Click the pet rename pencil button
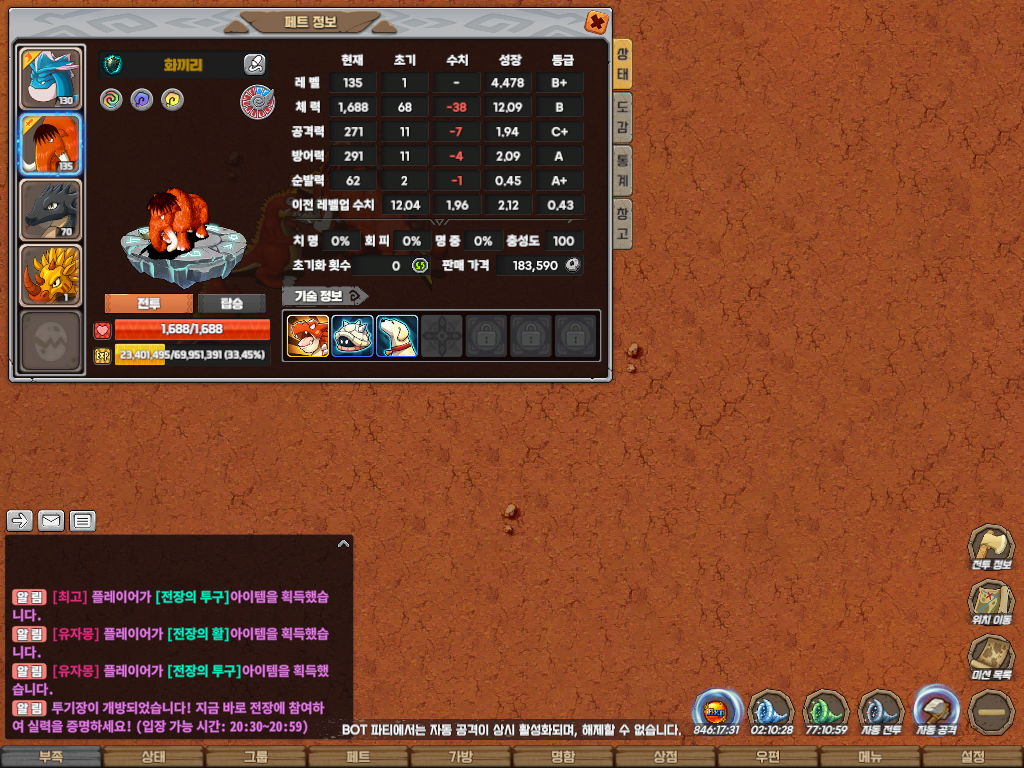The height and width of the screenshot is (768, 1024). pos(254,65)
